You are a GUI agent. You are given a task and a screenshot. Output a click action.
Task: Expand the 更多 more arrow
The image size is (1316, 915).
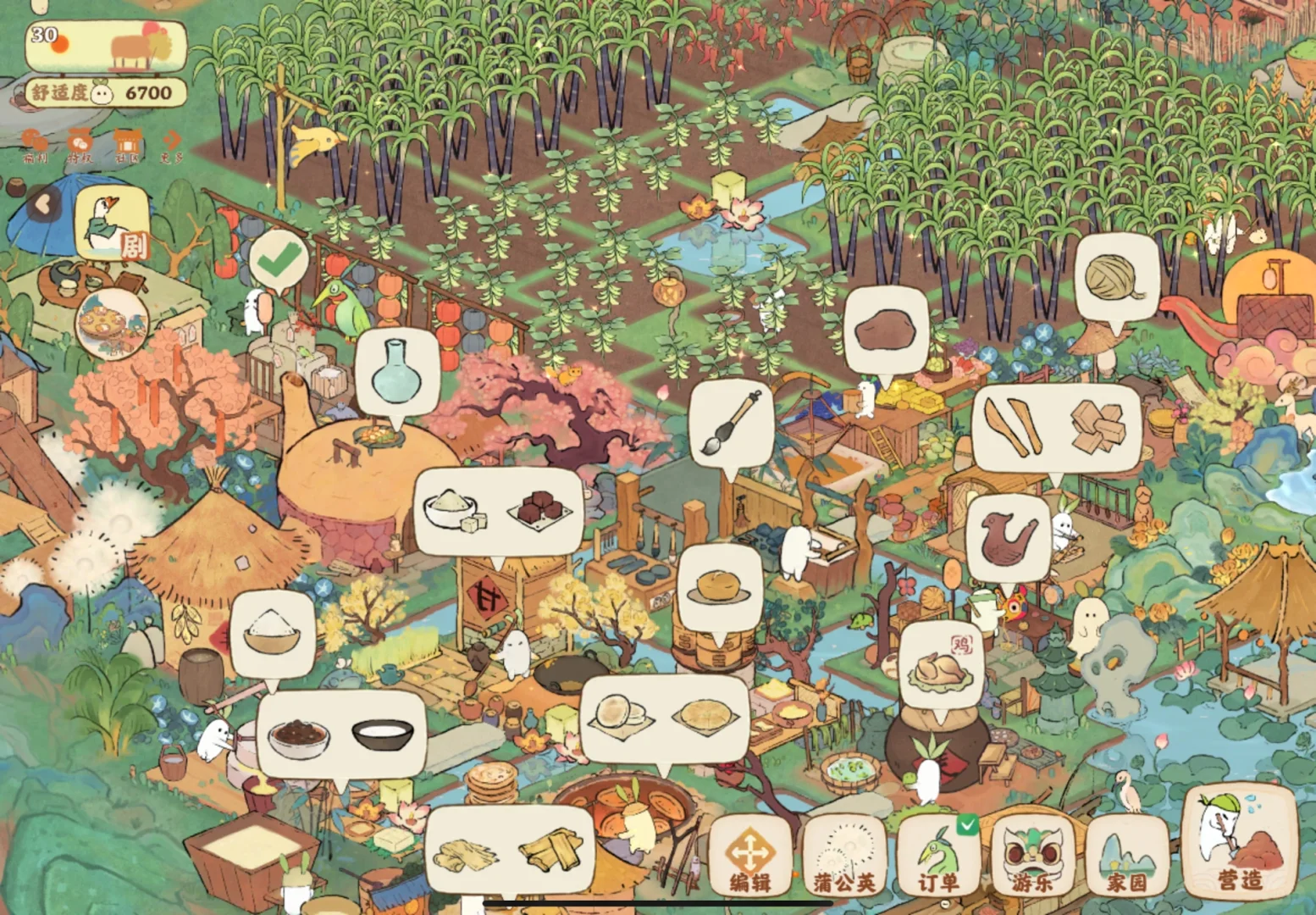172,146
